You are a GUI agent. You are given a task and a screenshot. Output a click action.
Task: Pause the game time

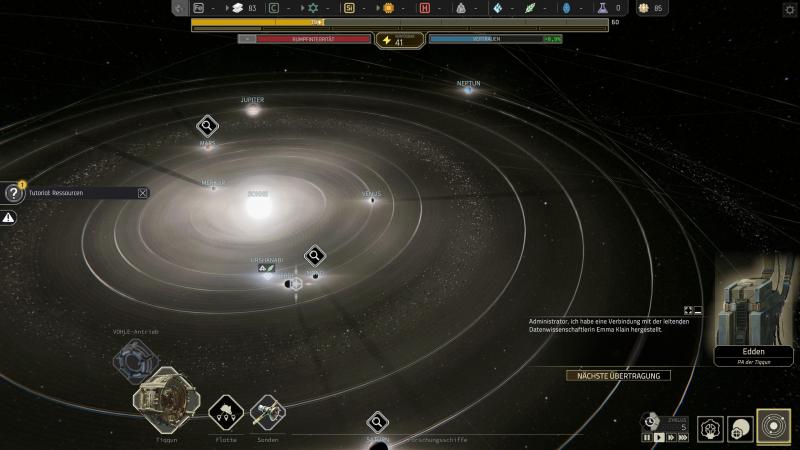pos(647,438)
